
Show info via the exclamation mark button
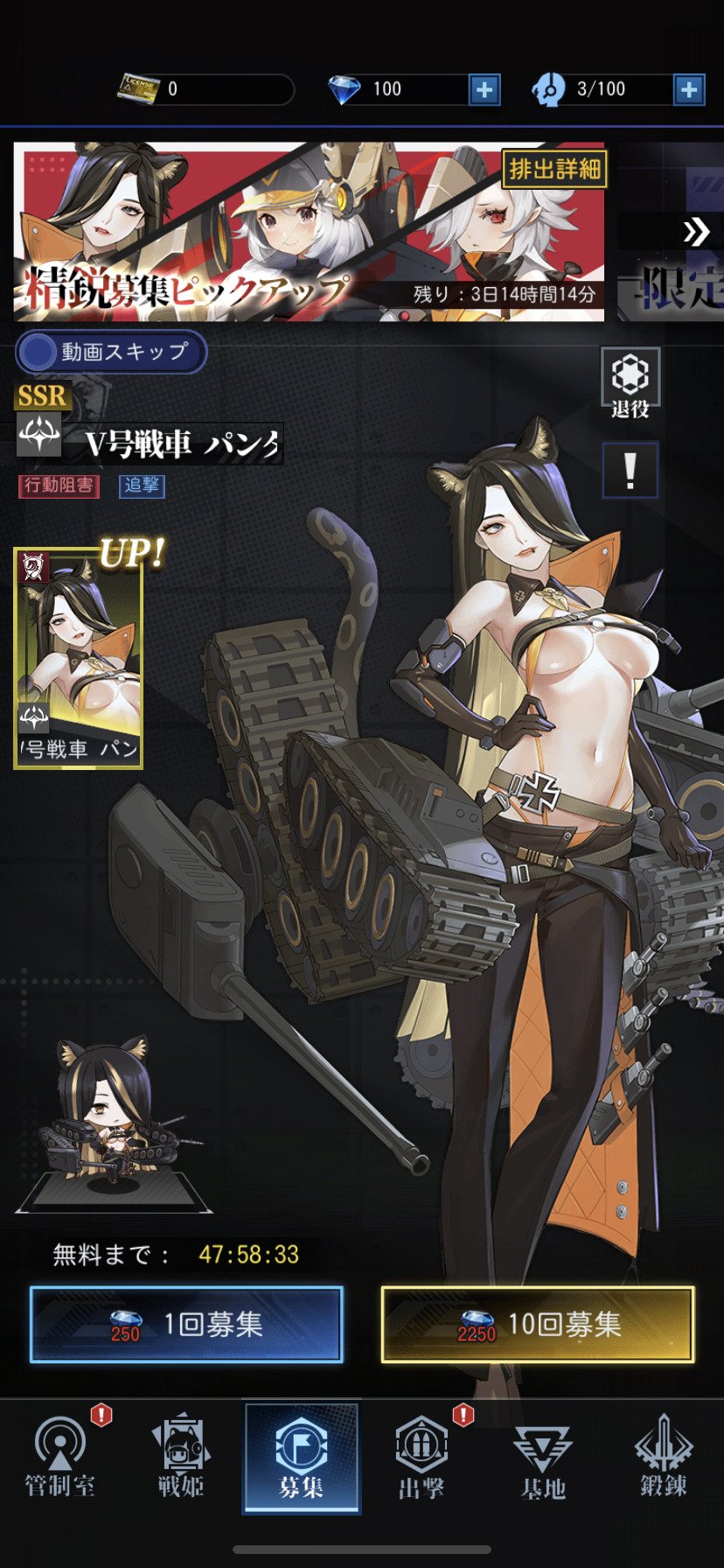click(x=630, y=471)
